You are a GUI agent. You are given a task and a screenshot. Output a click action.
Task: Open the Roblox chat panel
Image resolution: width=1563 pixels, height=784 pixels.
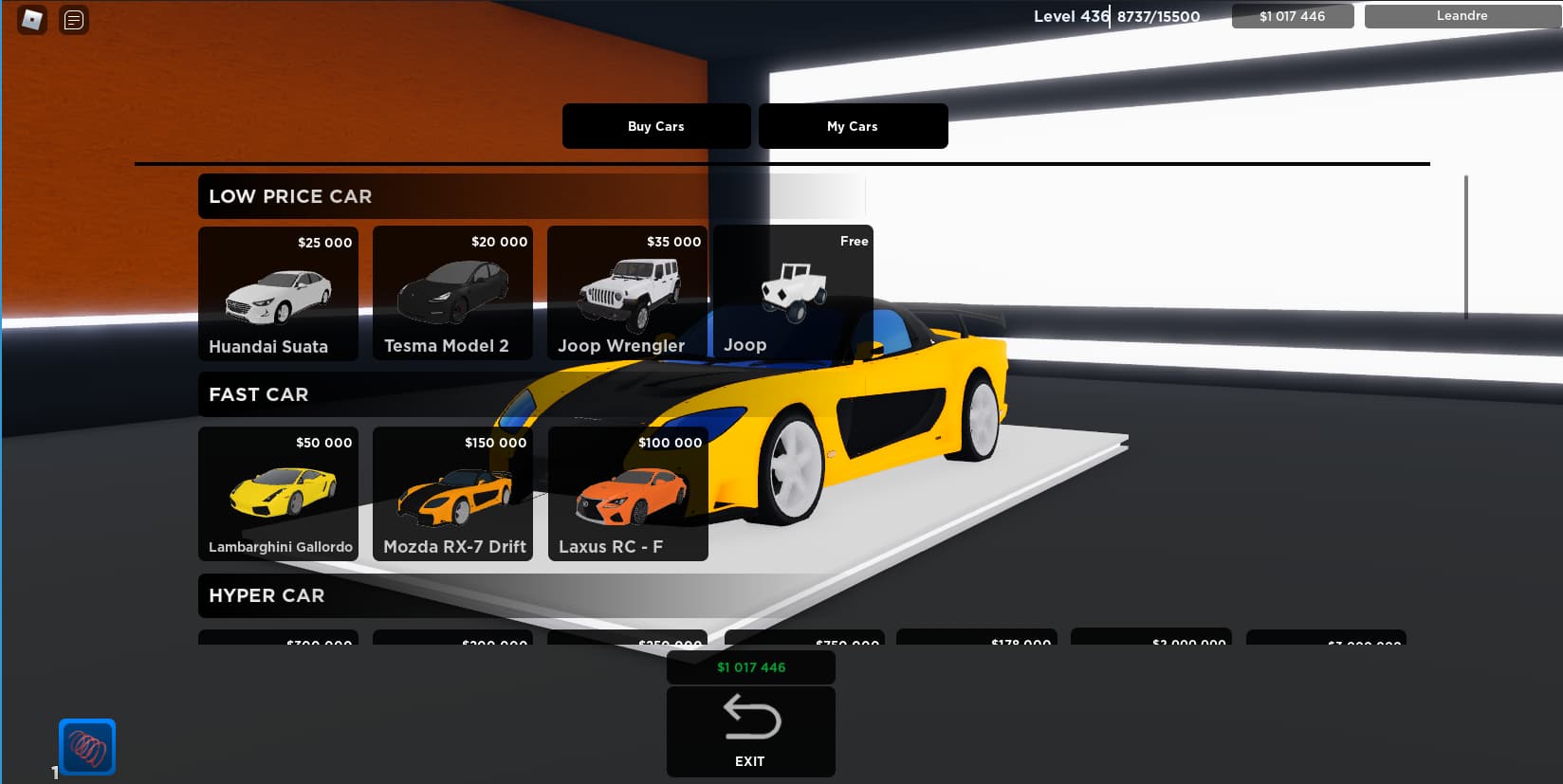click(x=72, y=20)
